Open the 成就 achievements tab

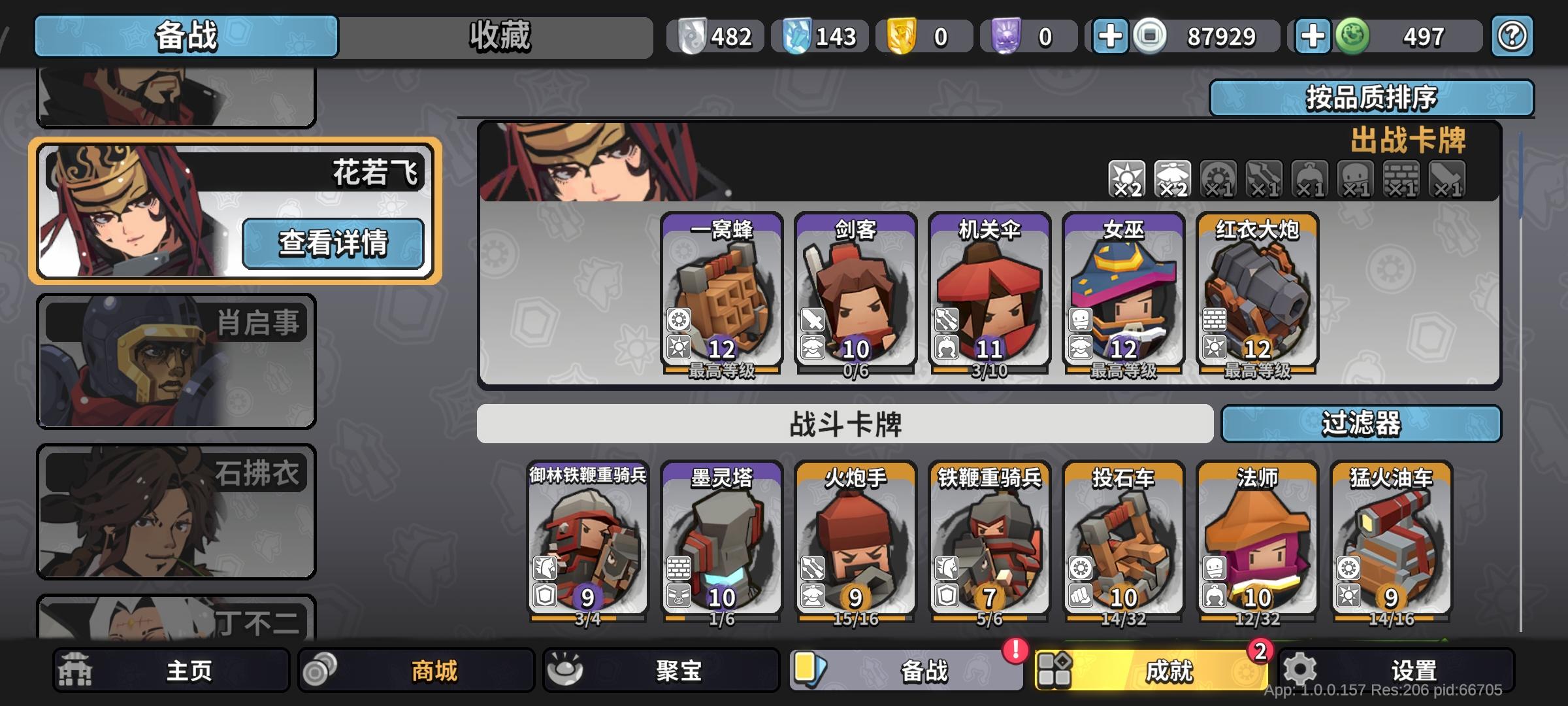[x=1147, y=669]
